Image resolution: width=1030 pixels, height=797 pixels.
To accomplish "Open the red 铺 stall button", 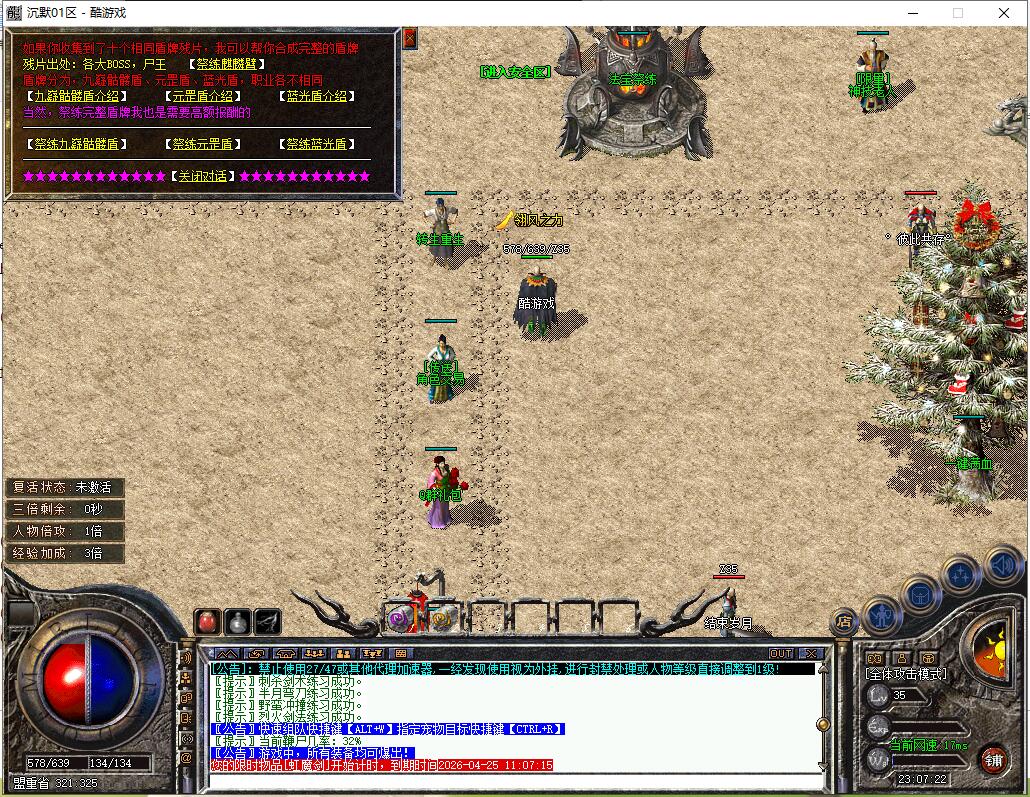I will tap(993, 757).
